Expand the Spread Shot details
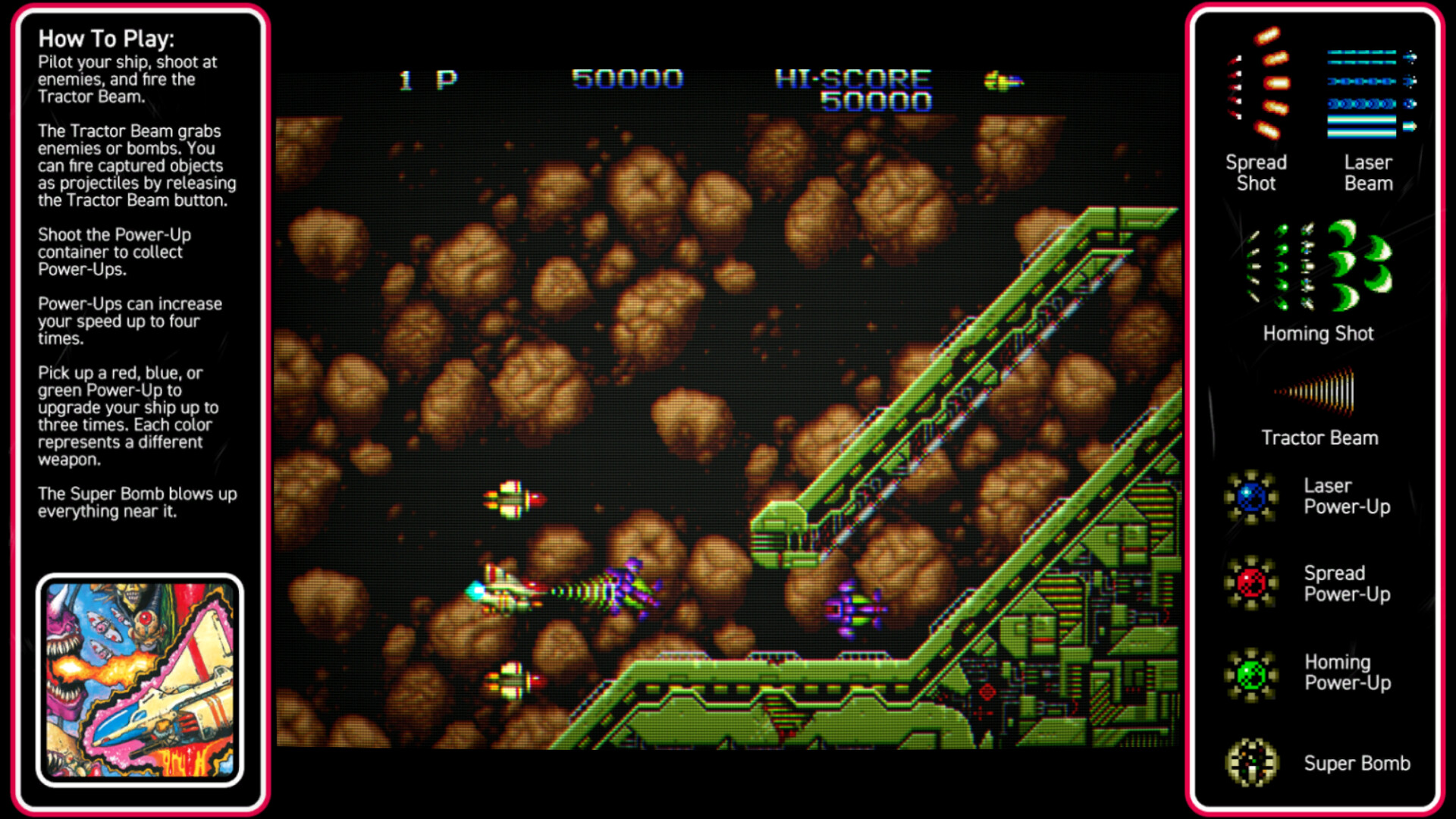1456x819 pixels. pos(1257,173)
